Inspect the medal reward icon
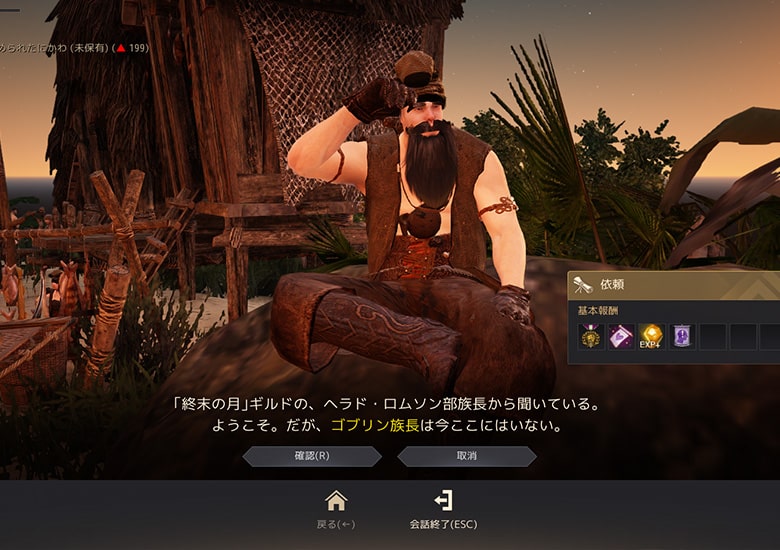Screen dimensions: 780x550 (x=591, y=337)
